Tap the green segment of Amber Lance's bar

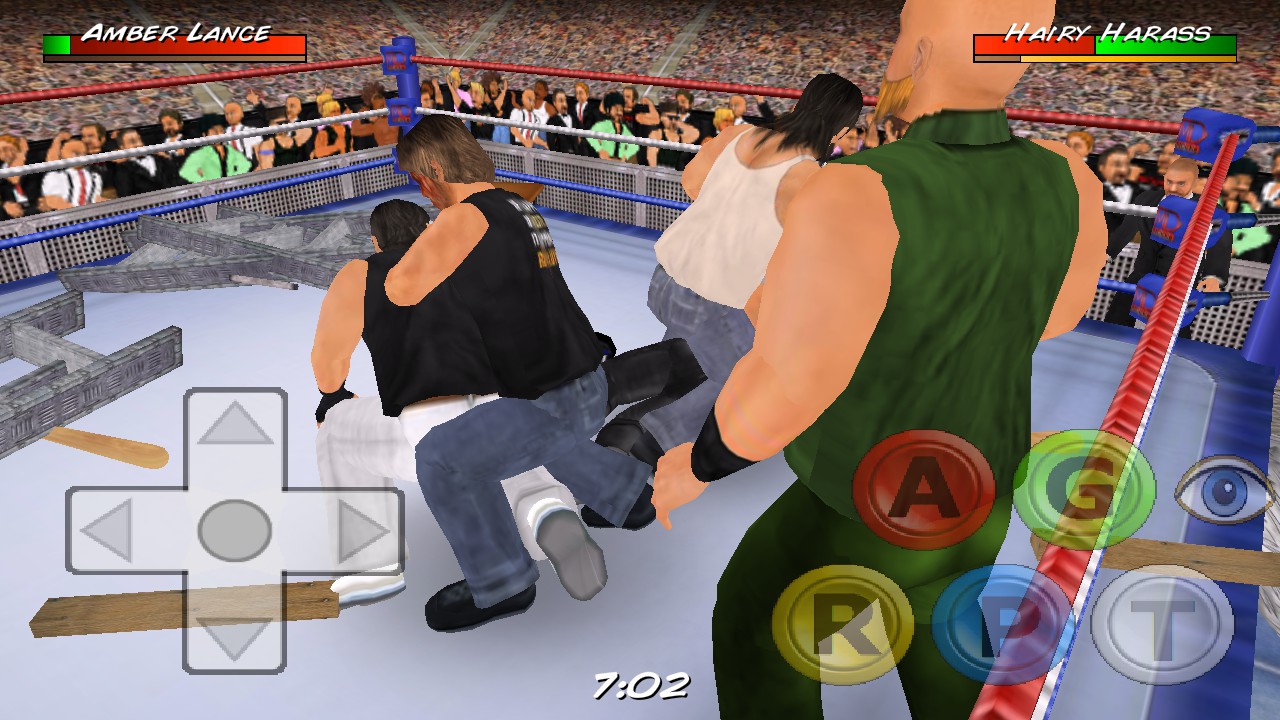click(55, 44)
